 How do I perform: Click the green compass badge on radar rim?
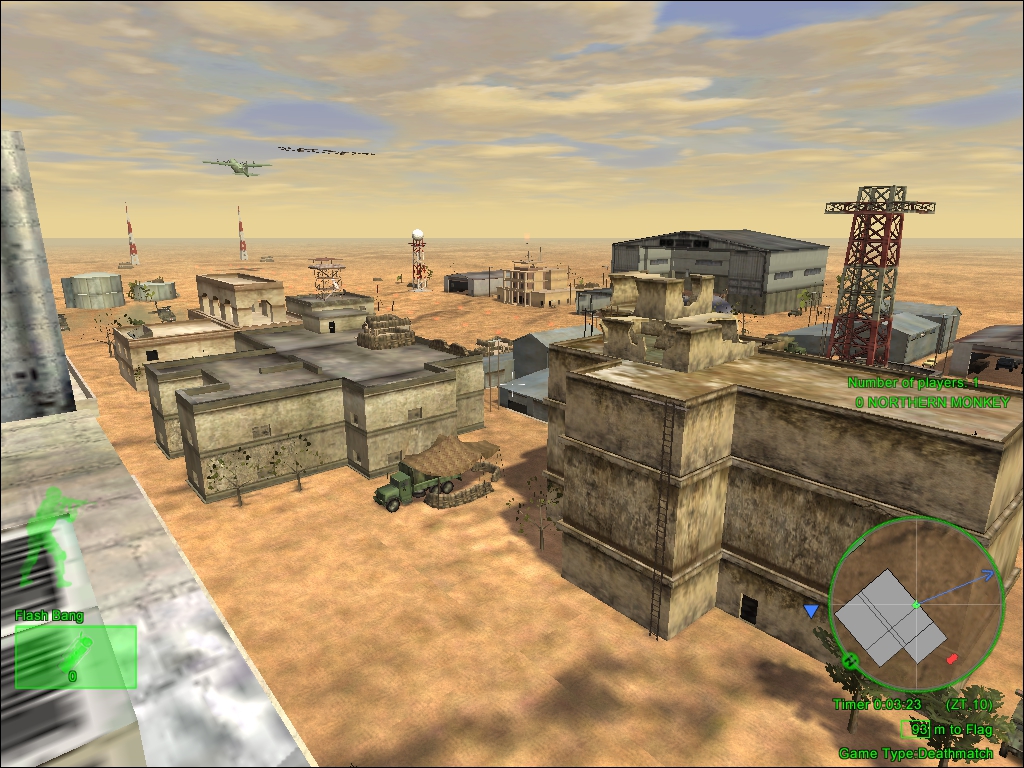point(849,661)
